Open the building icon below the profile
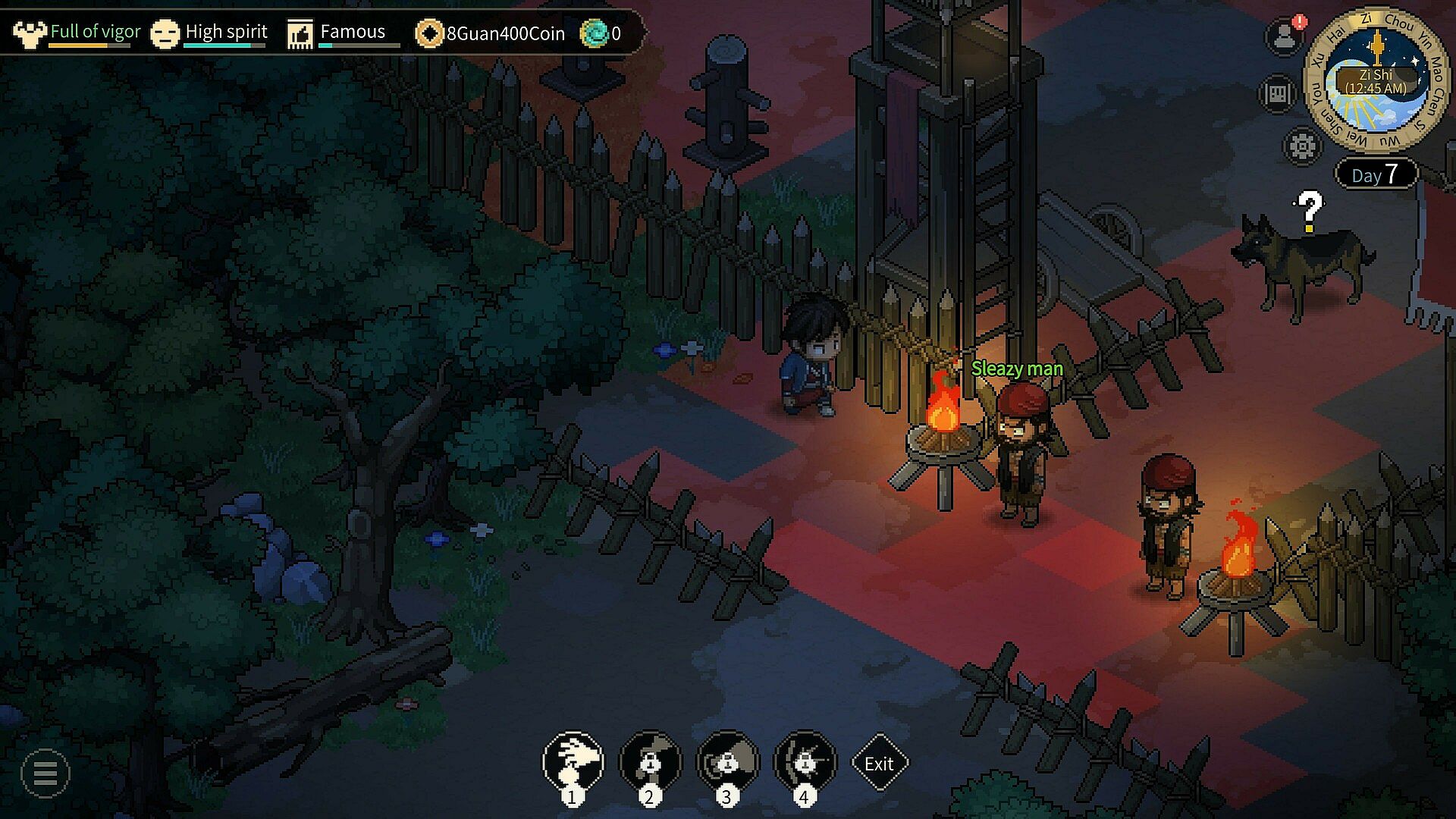Viewport: 1456px width, 819px height. tap(1277, 93)
